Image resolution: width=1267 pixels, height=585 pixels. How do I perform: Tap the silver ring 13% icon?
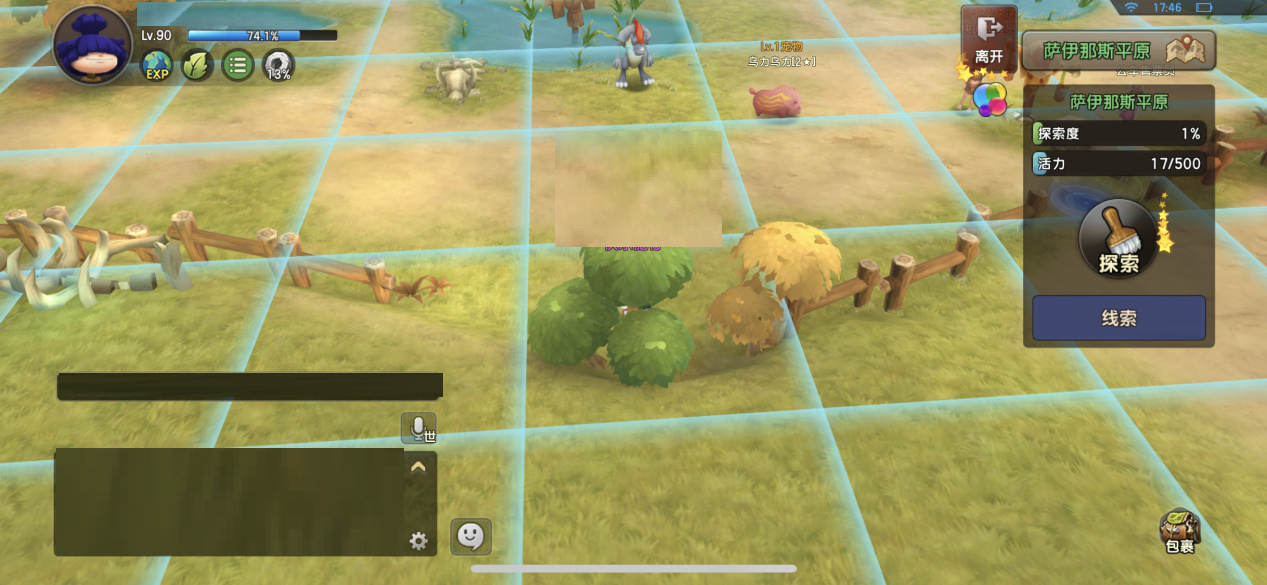(x=278, y=67)
